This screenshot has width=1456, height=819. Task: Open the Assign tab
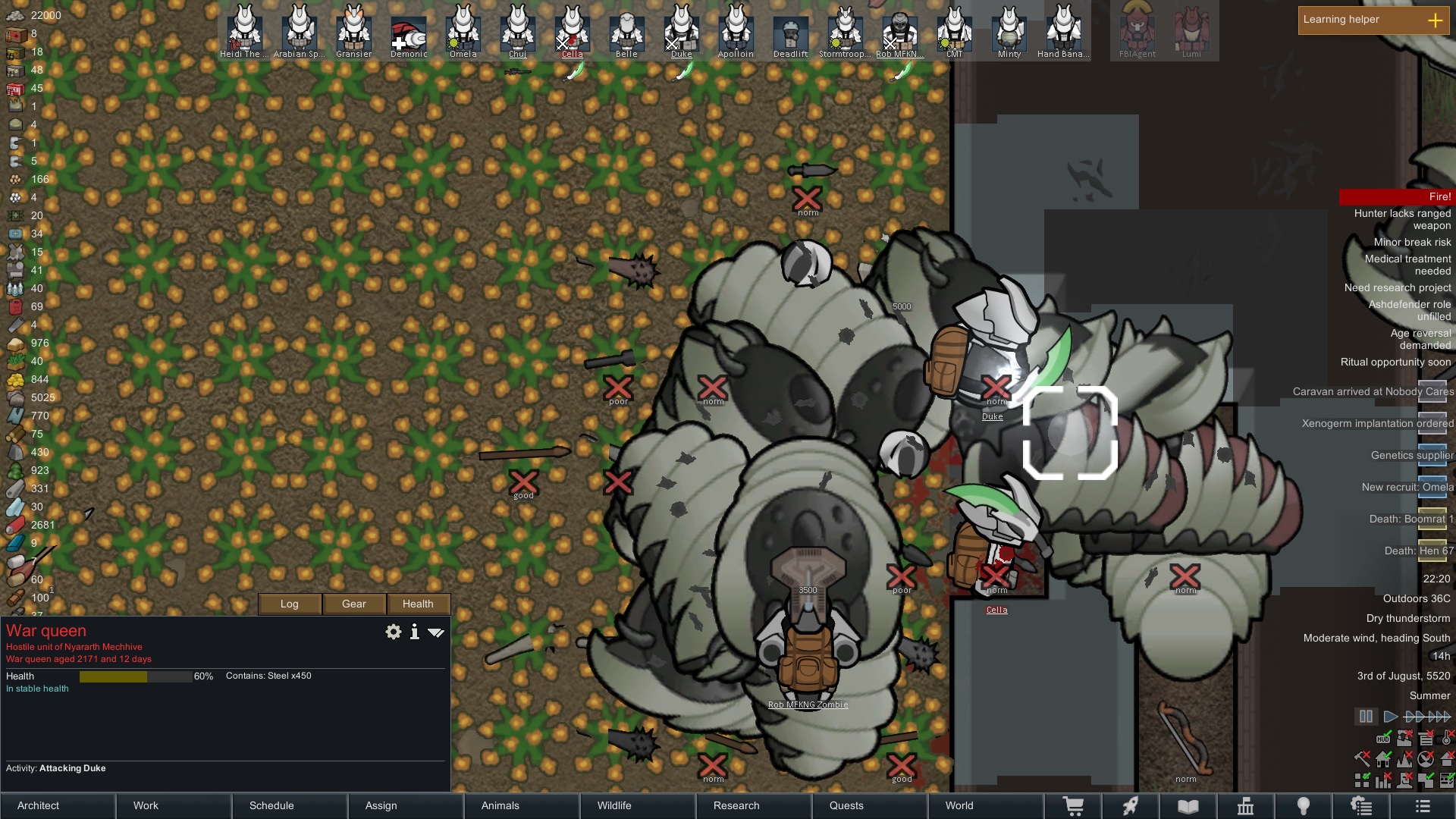pyautogui.click(x=406, y=805)
